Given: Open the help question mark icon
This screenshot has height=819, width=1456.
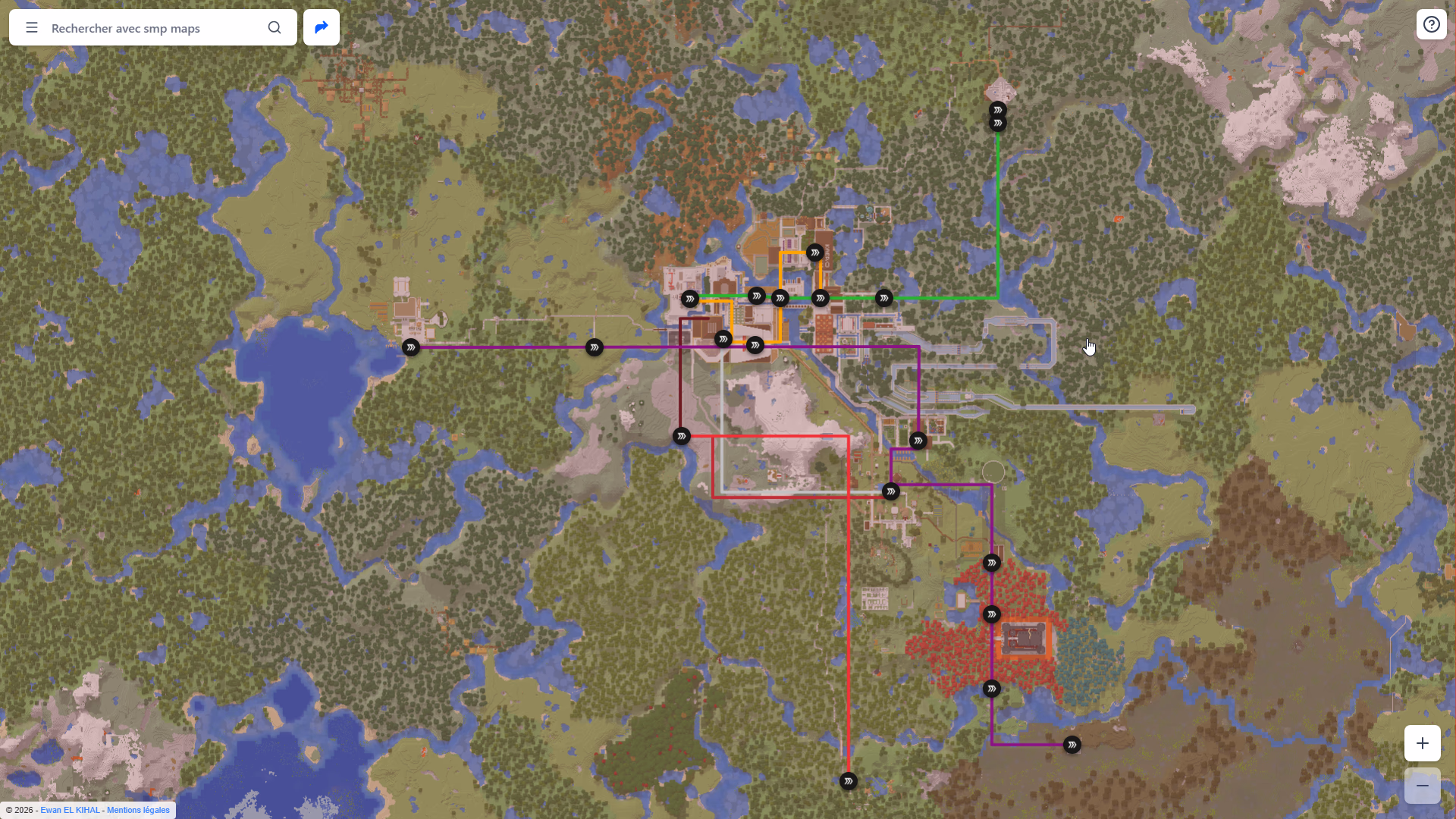Looking at the screenshot, I should 1432,24.
